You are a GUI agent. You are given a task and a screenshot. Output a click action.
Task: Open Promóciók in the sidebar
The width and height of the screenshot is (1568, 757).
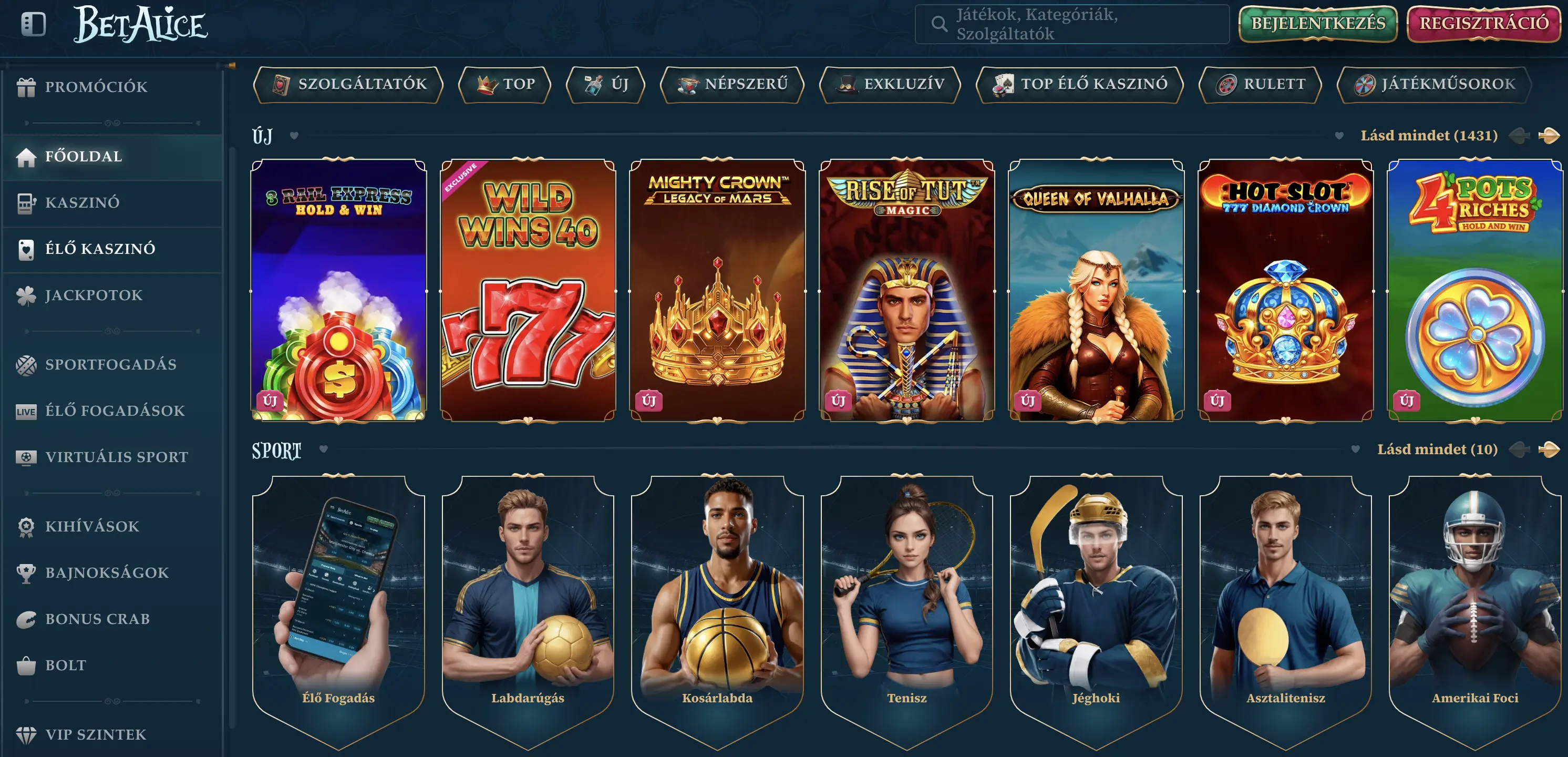[x=96, y=87]
